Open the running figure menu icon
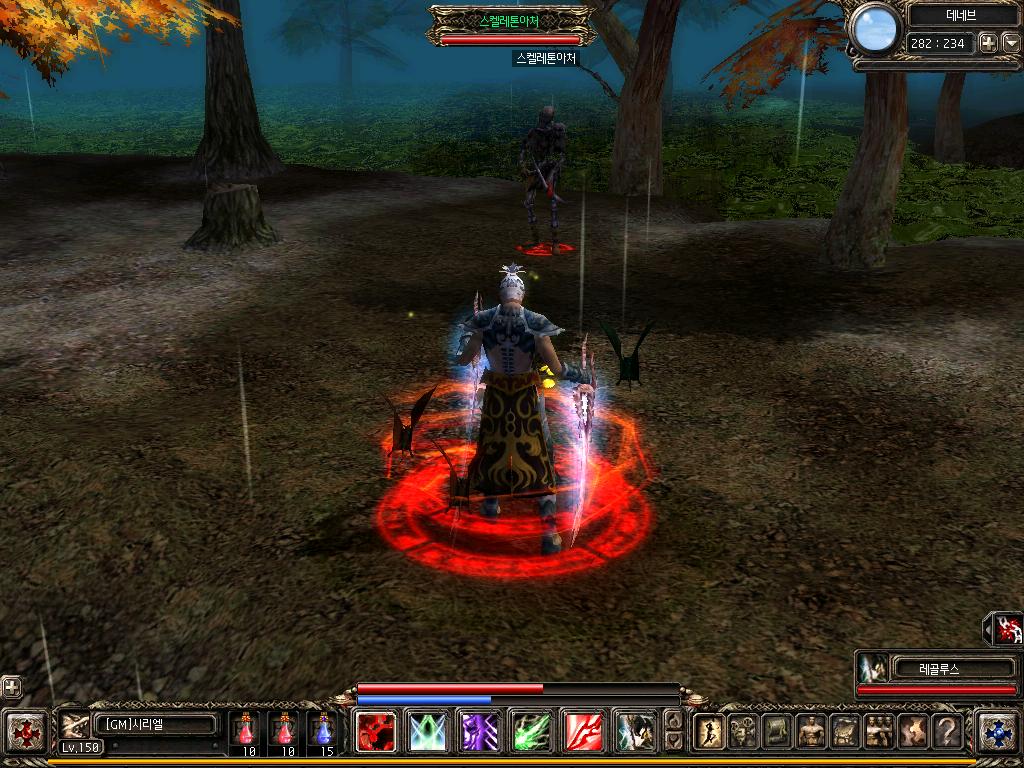The height and width of the screenshot is (768, 1024). (x=709, y=731)
